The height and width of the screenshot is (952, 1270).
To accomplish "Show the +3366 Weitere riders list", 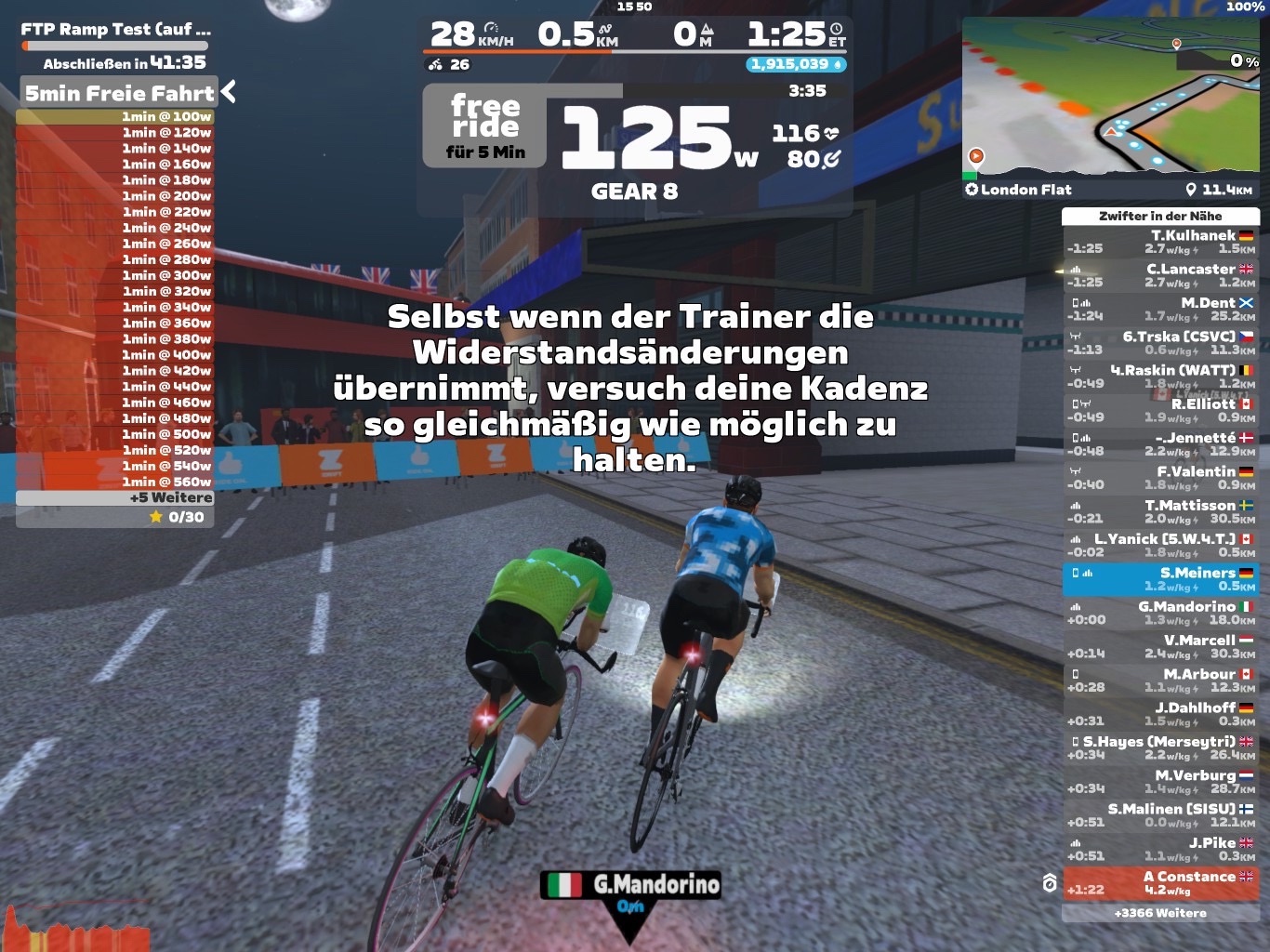I will (x=1159, y=913).
